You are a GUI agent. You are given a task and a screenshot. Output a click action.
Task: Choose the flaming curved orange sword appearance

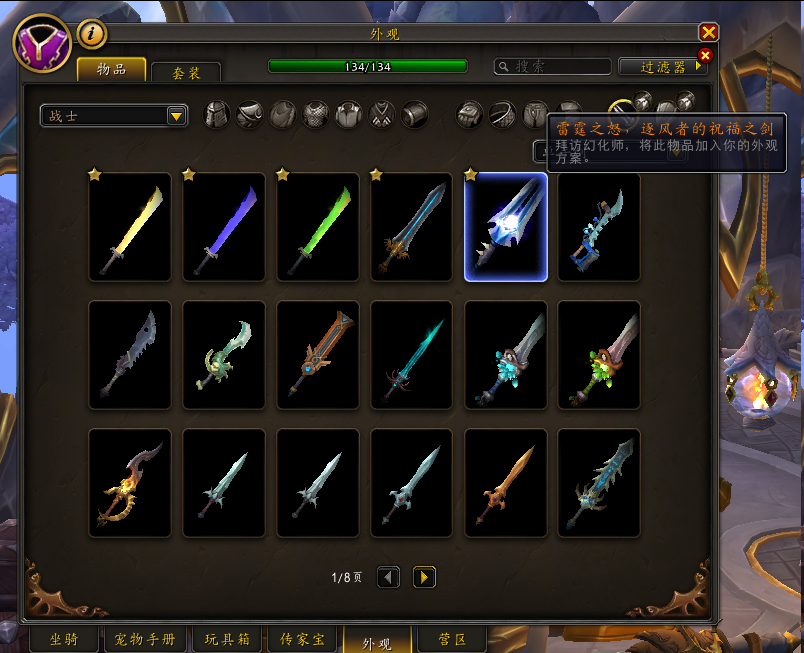130,483
